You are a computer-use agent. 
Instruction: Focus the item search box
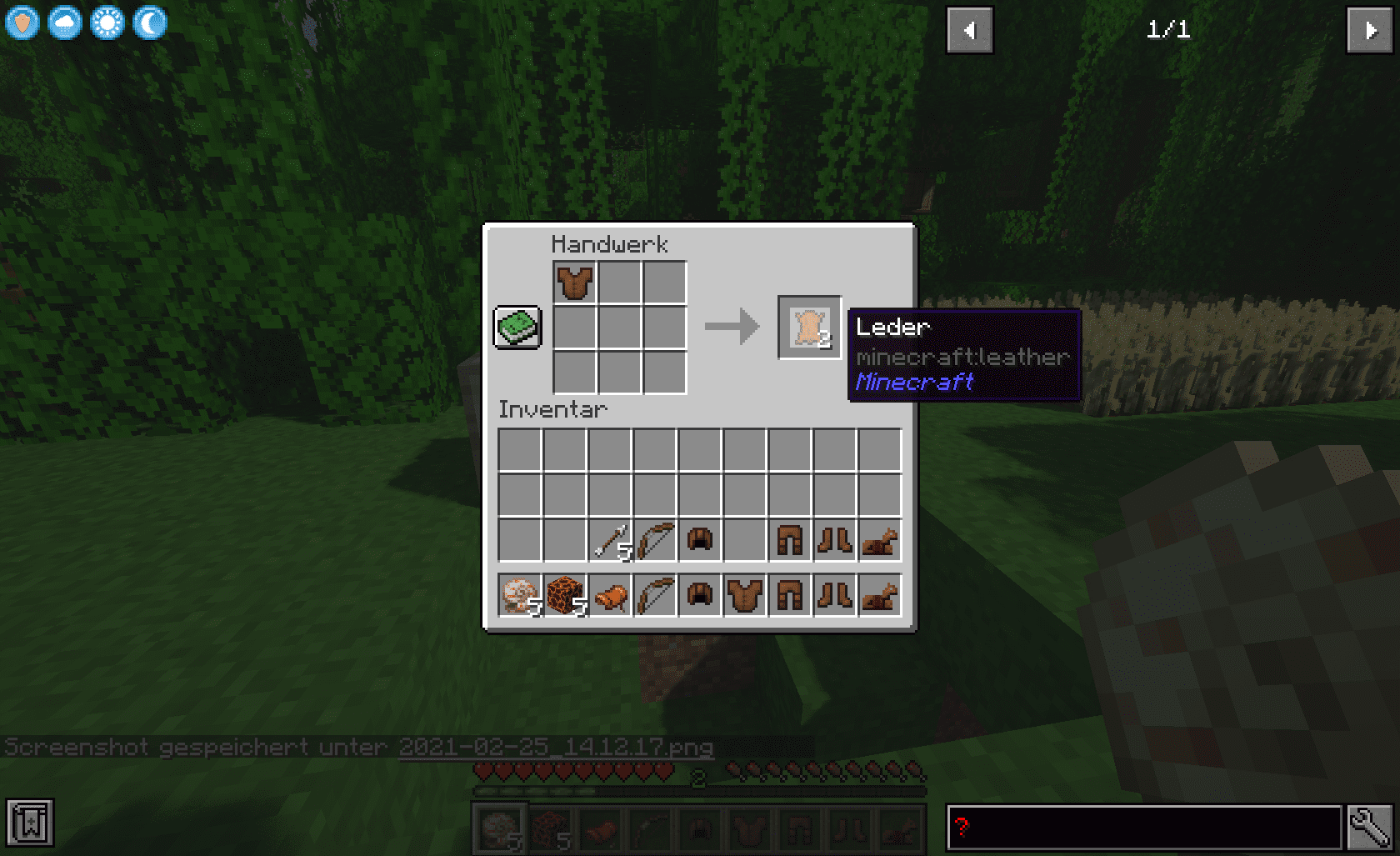pyautogui.click(x=1143, y=828)
